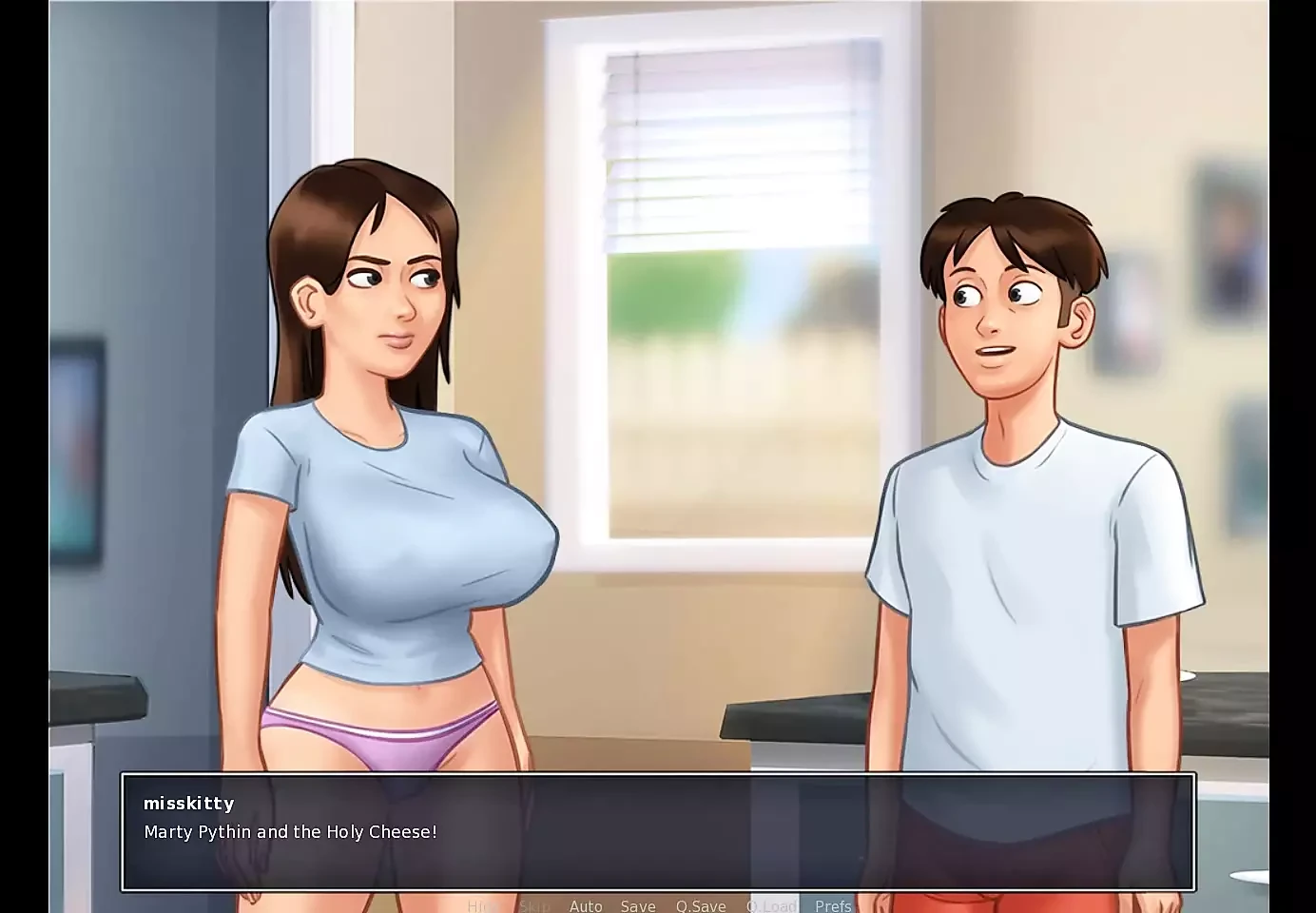
Task: Click the brunette female character sprite
Action: 380,476
